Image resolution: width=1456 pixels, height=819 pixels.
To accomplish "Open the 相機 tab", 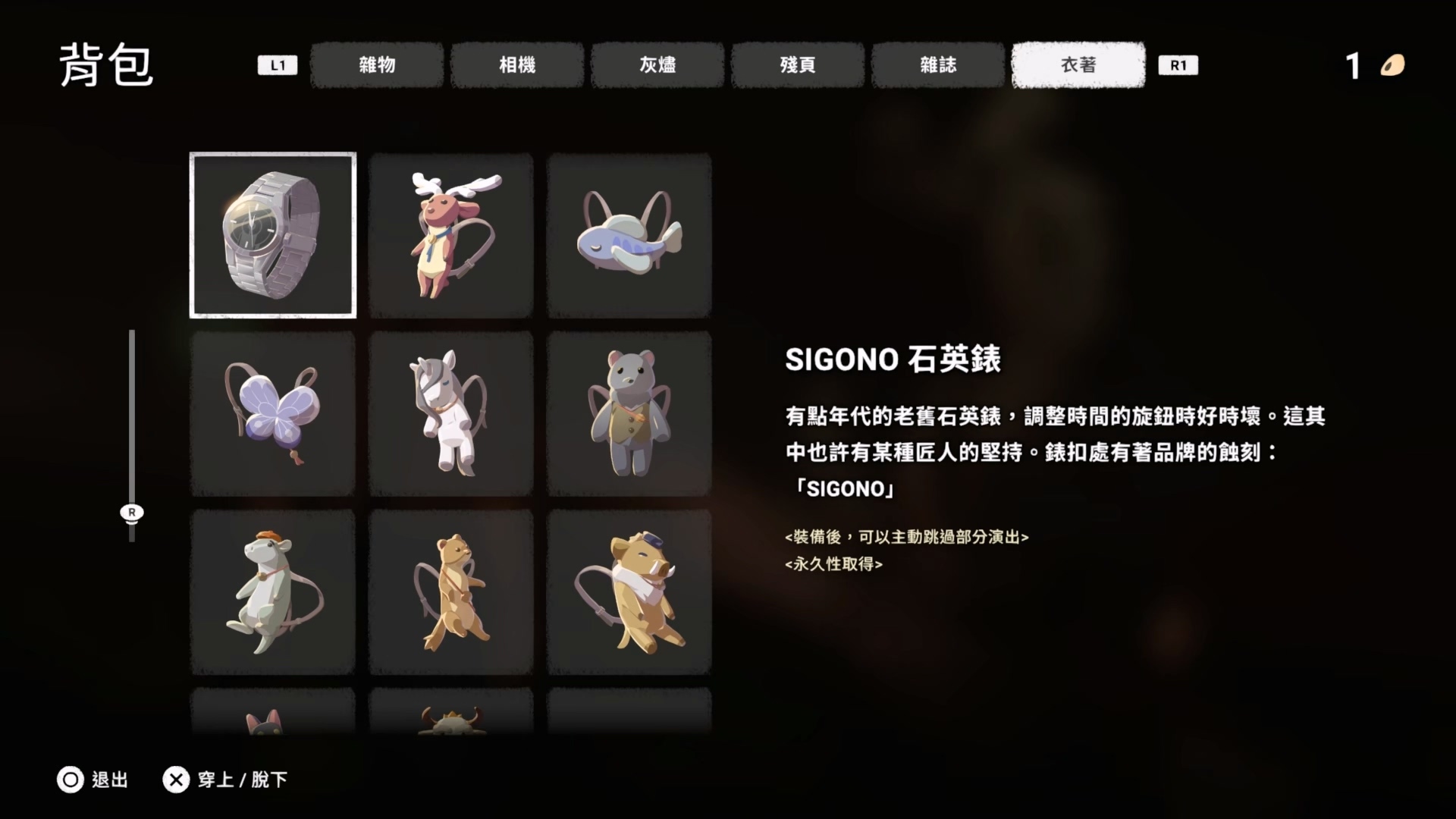I will [x=517, y=65].
